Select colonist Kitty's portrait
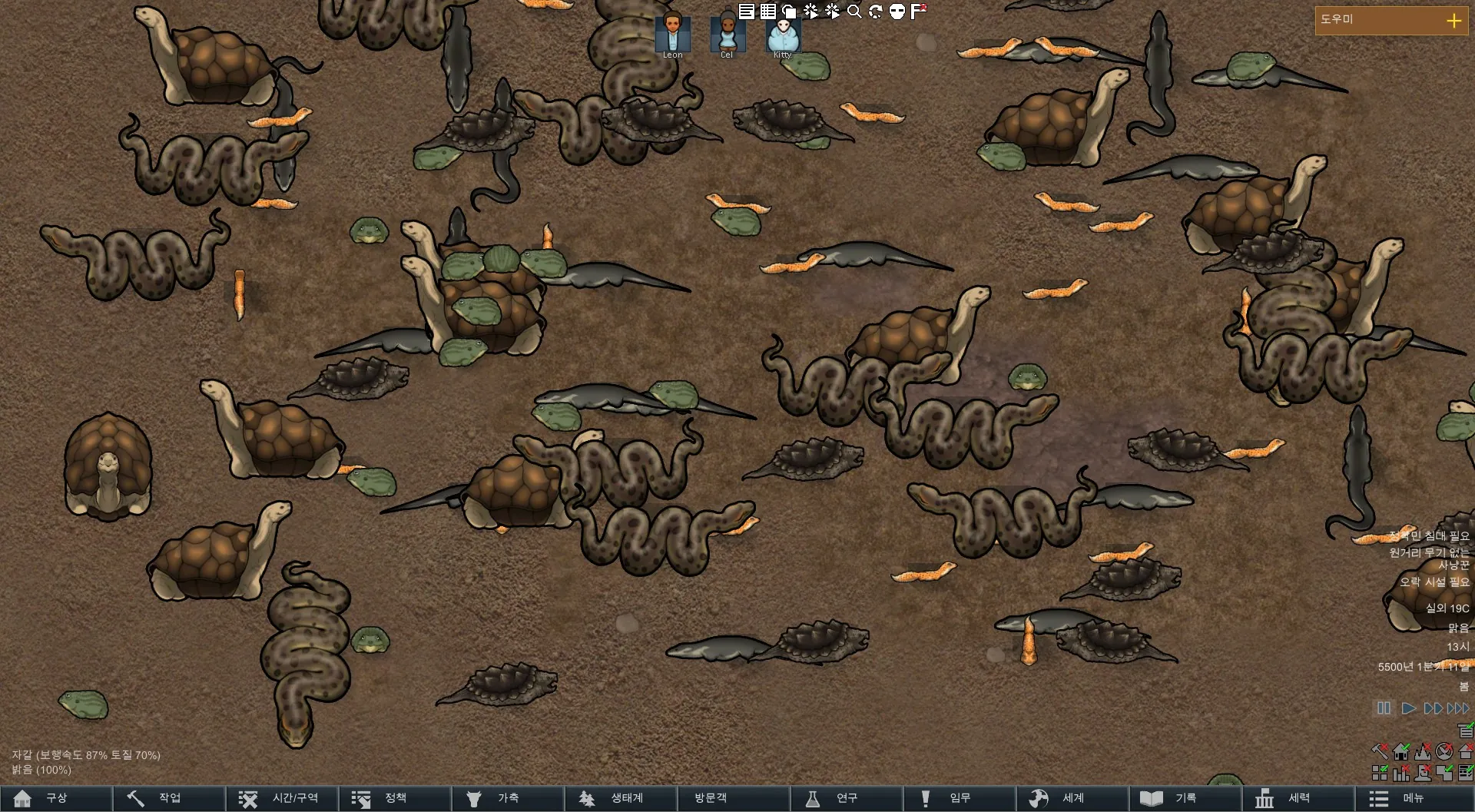 pos(782,34)
